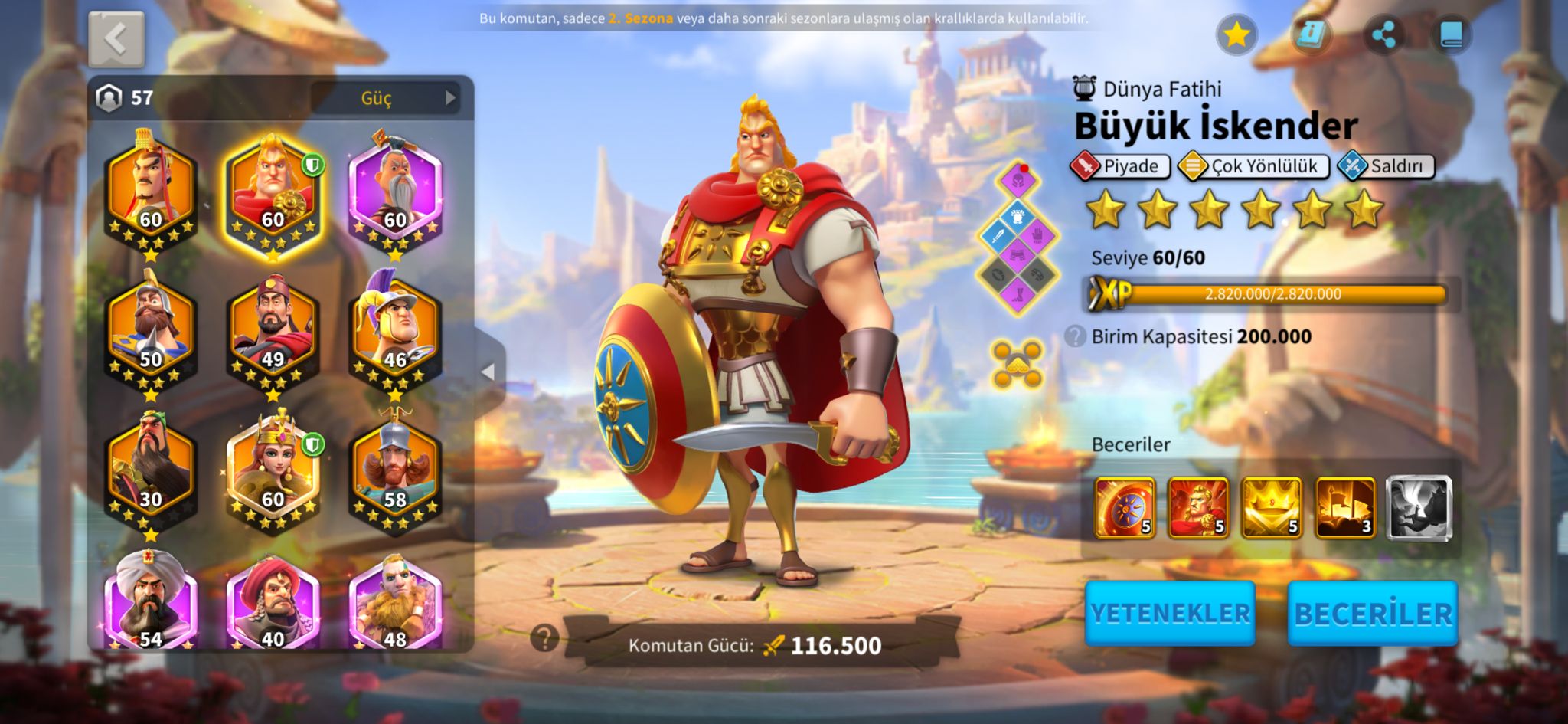View the shield skill icon
This screenshot has height=724, width=1568.
coord(1124,506)
